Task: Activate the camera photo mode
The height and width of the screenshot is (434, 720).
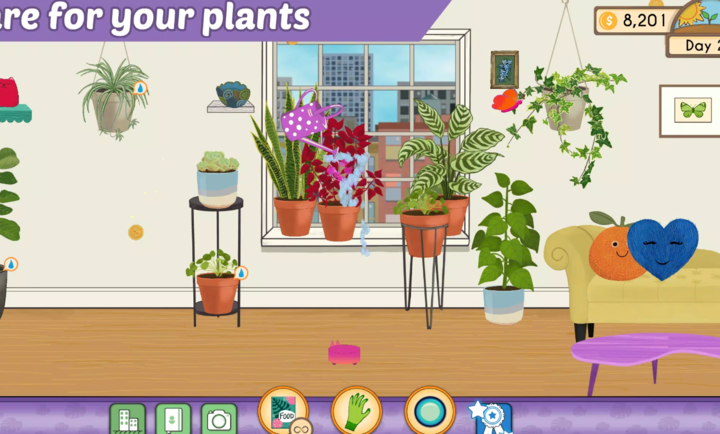Action: [x=219, y=419]
